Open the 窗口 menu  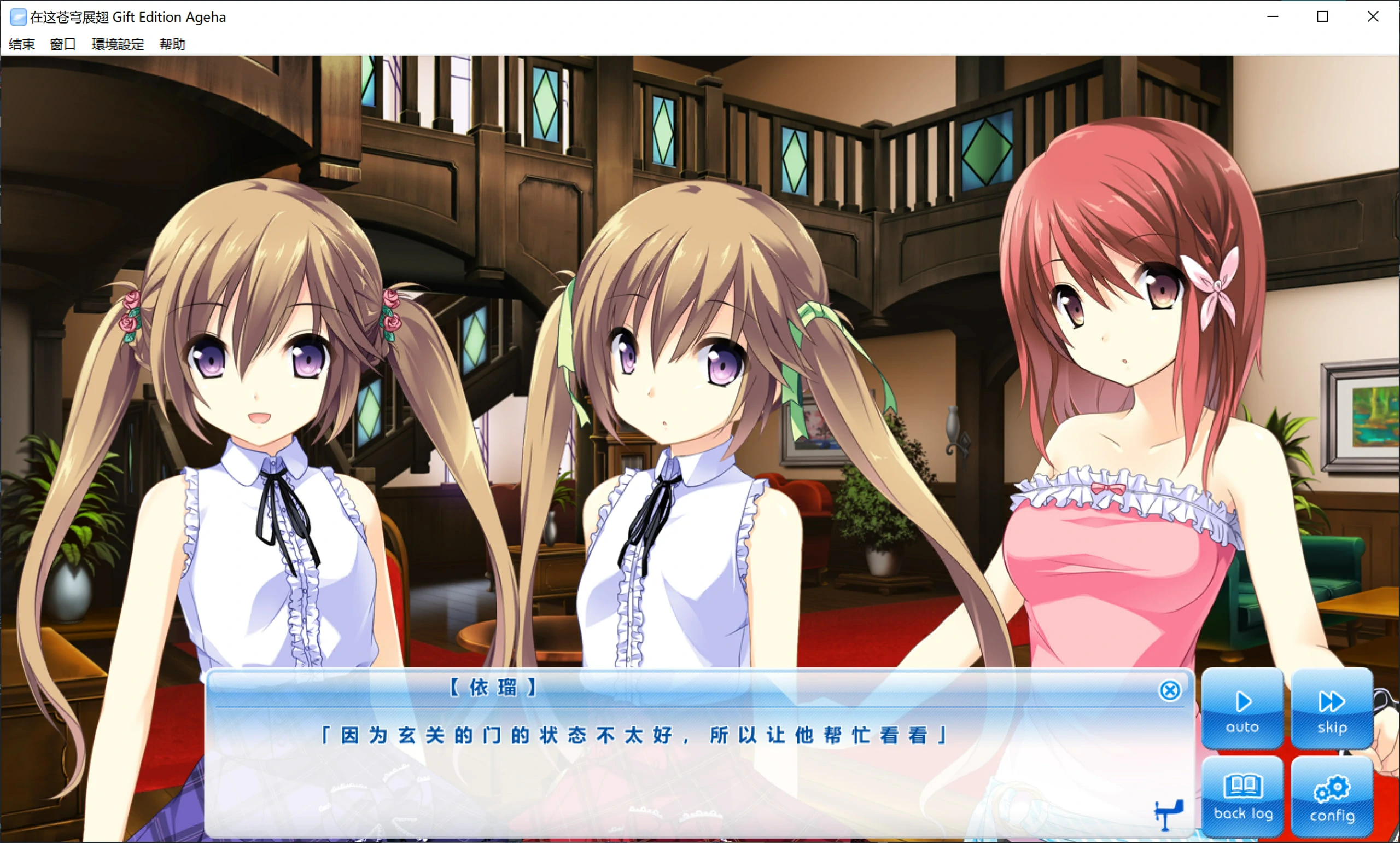coord(62,44)
